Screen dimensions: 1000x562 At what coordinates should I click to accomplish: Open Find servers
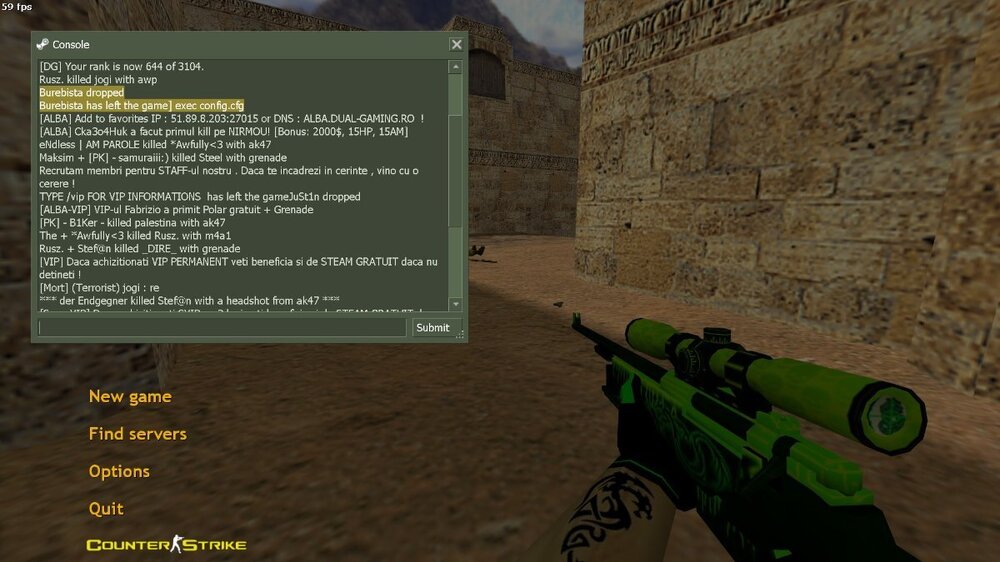137,434
